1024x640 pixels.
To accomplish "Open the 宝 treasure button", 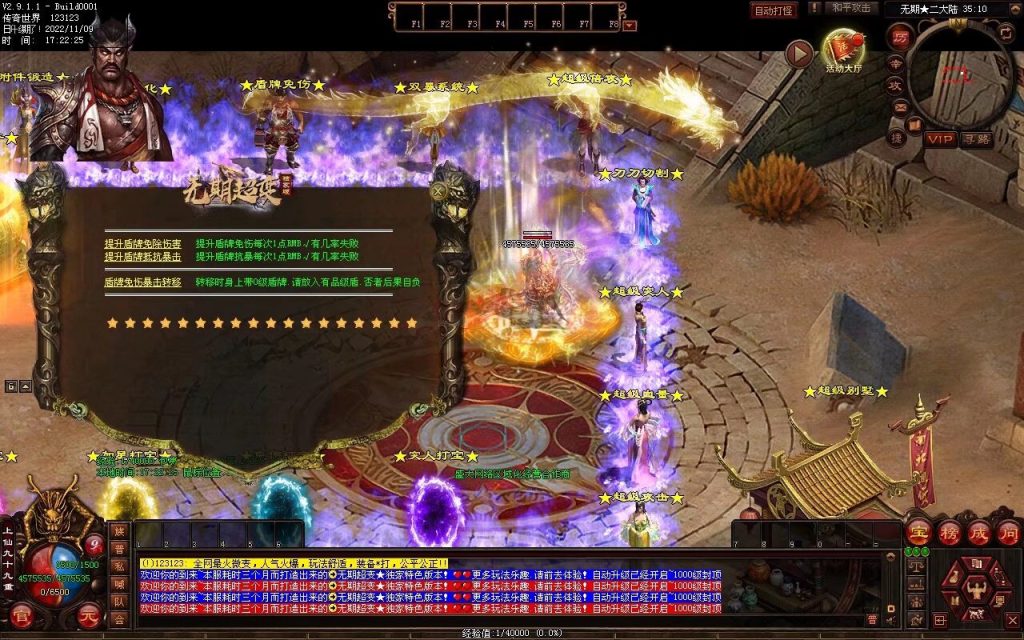I will pyautogui.click(x=919, y=533).
